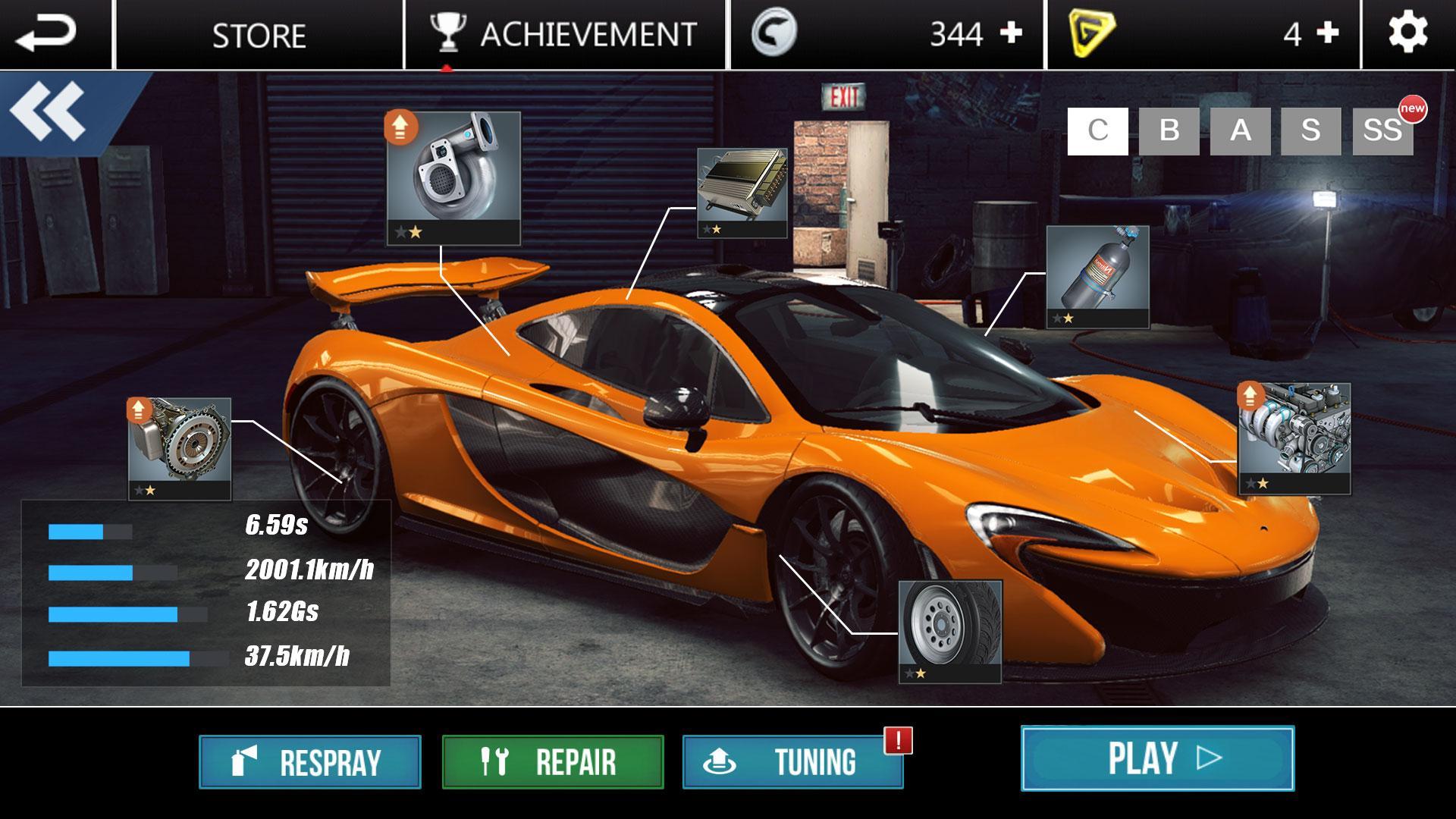
Task: Open the Store menu
Action: 259,36
